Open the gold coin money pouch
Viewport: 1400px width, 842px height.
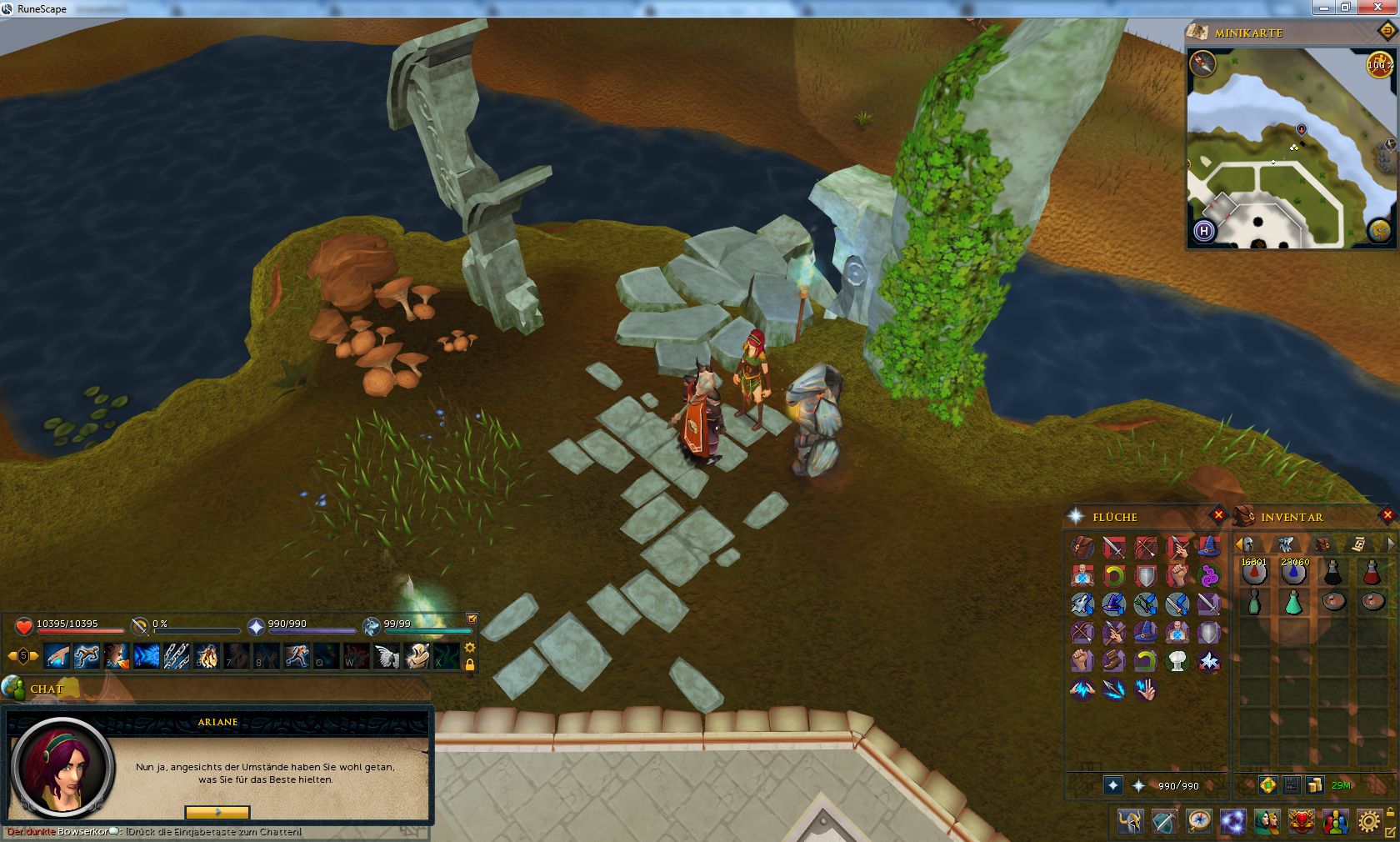pos(1315,784)
